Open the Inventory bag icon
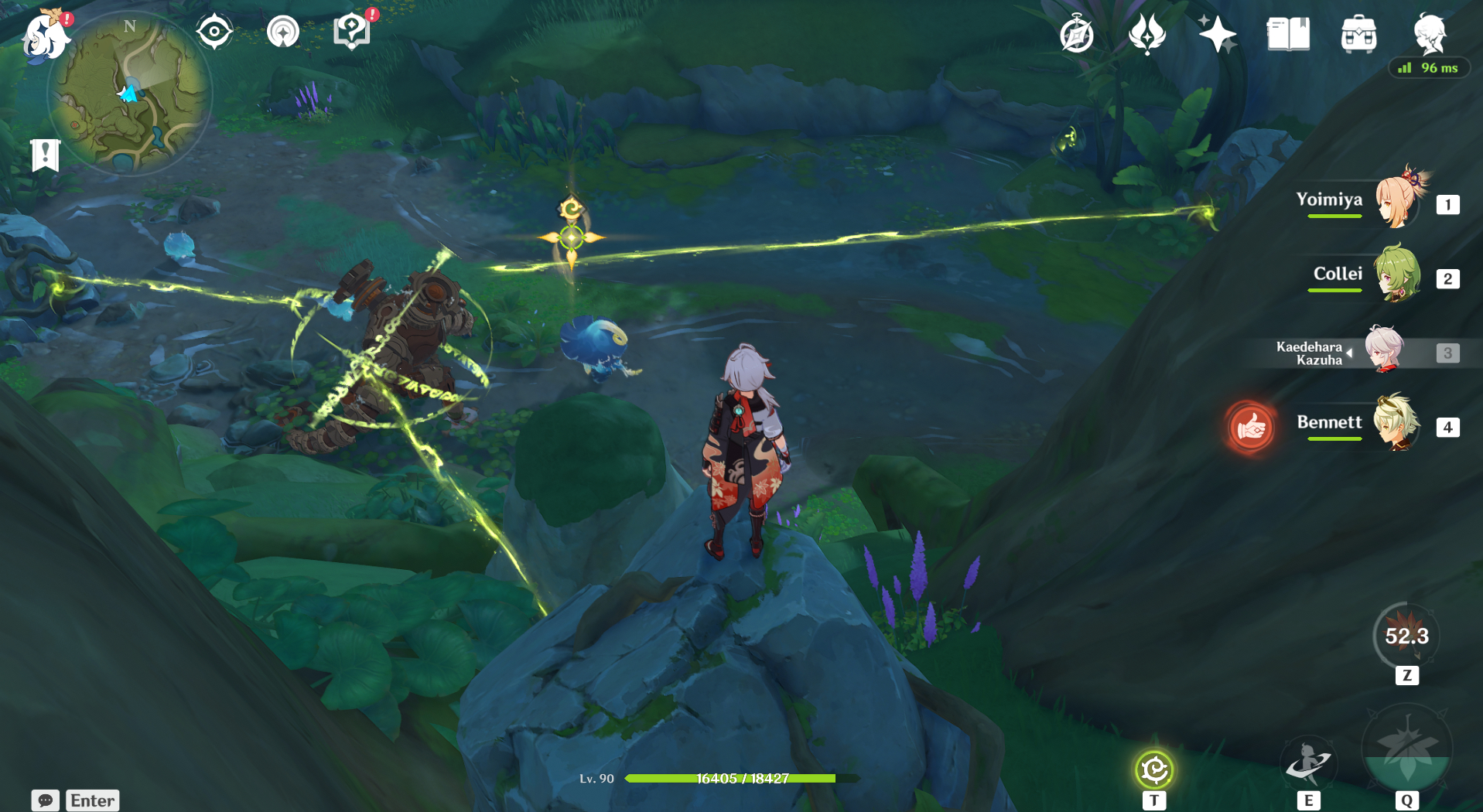 1359,34
